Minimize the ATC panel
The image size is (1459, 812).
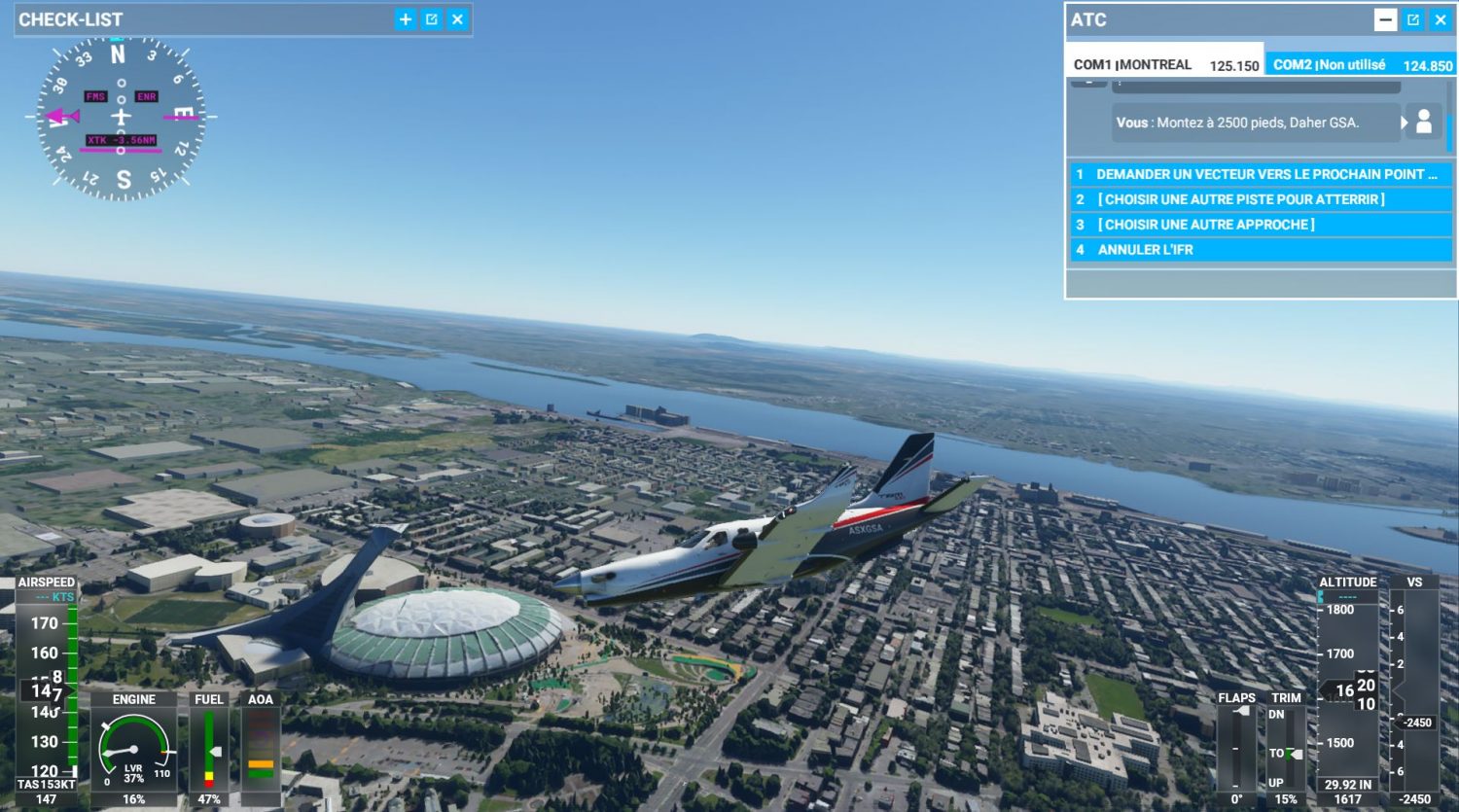(x=1385, y=19)
